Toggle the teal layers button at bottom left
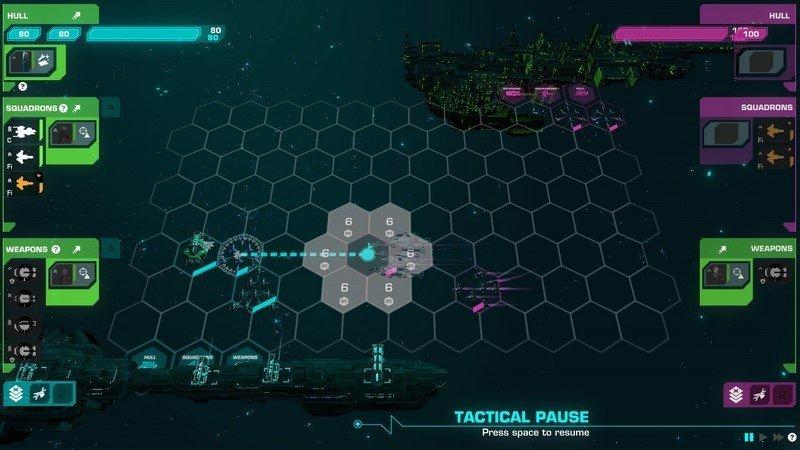Viewport: 800px width, 450px height. [16, 393]
